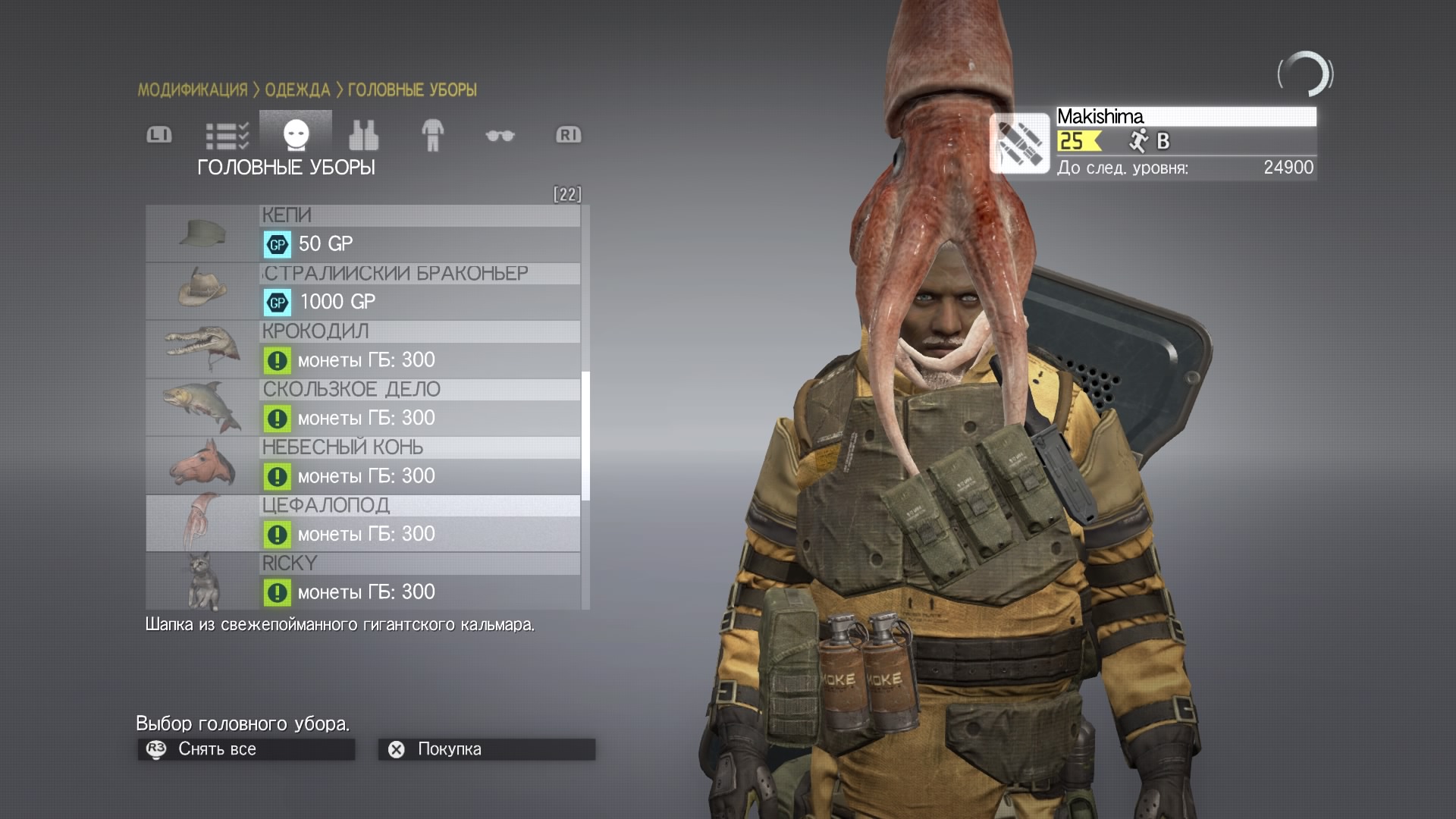Image resolution: width=1456 pixels, height=819 pixels.
Task: Switch to the body uniform tab
Action: coord(432,136)
